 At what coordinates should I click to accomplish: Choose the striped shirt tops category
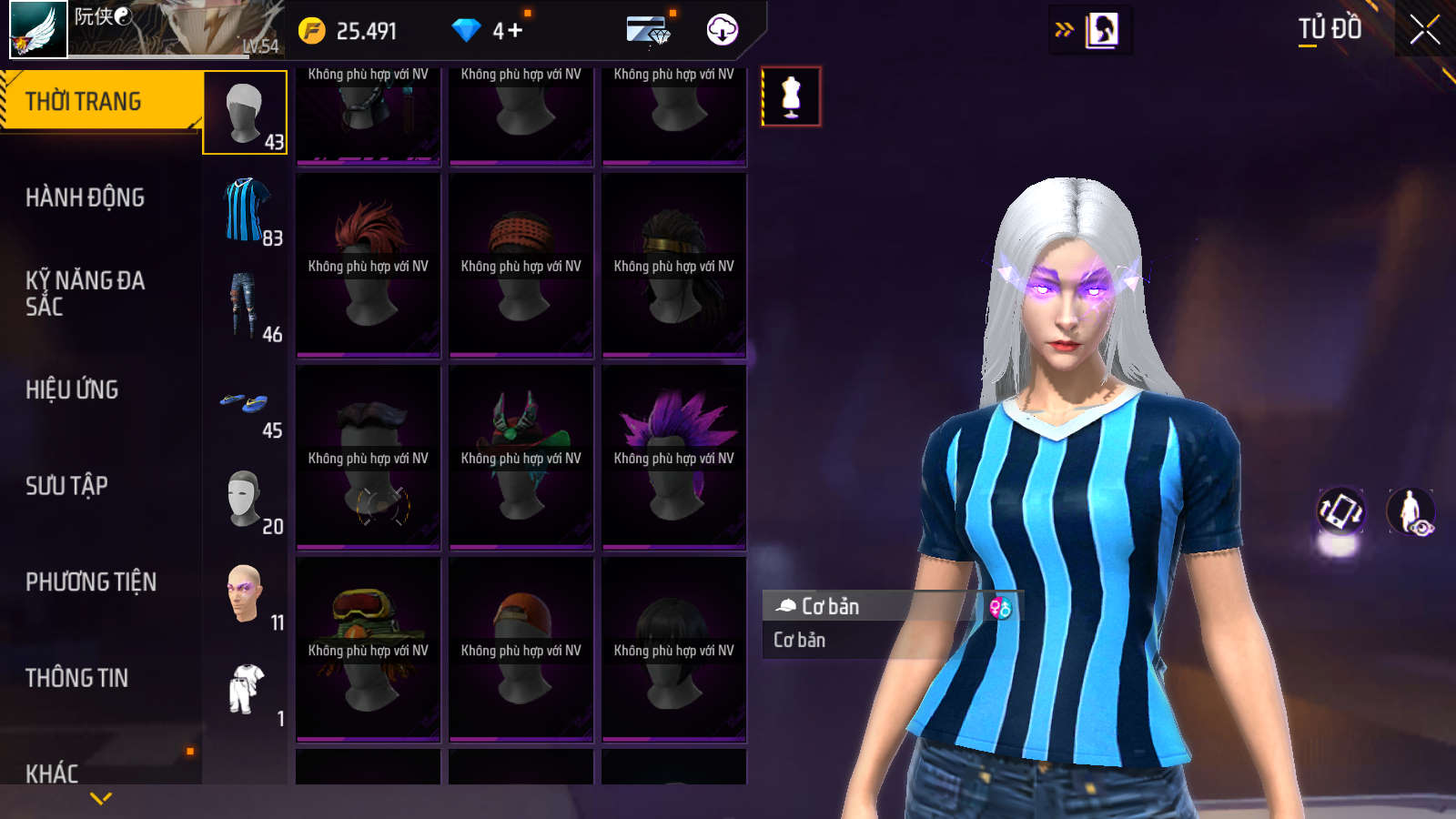245,210
